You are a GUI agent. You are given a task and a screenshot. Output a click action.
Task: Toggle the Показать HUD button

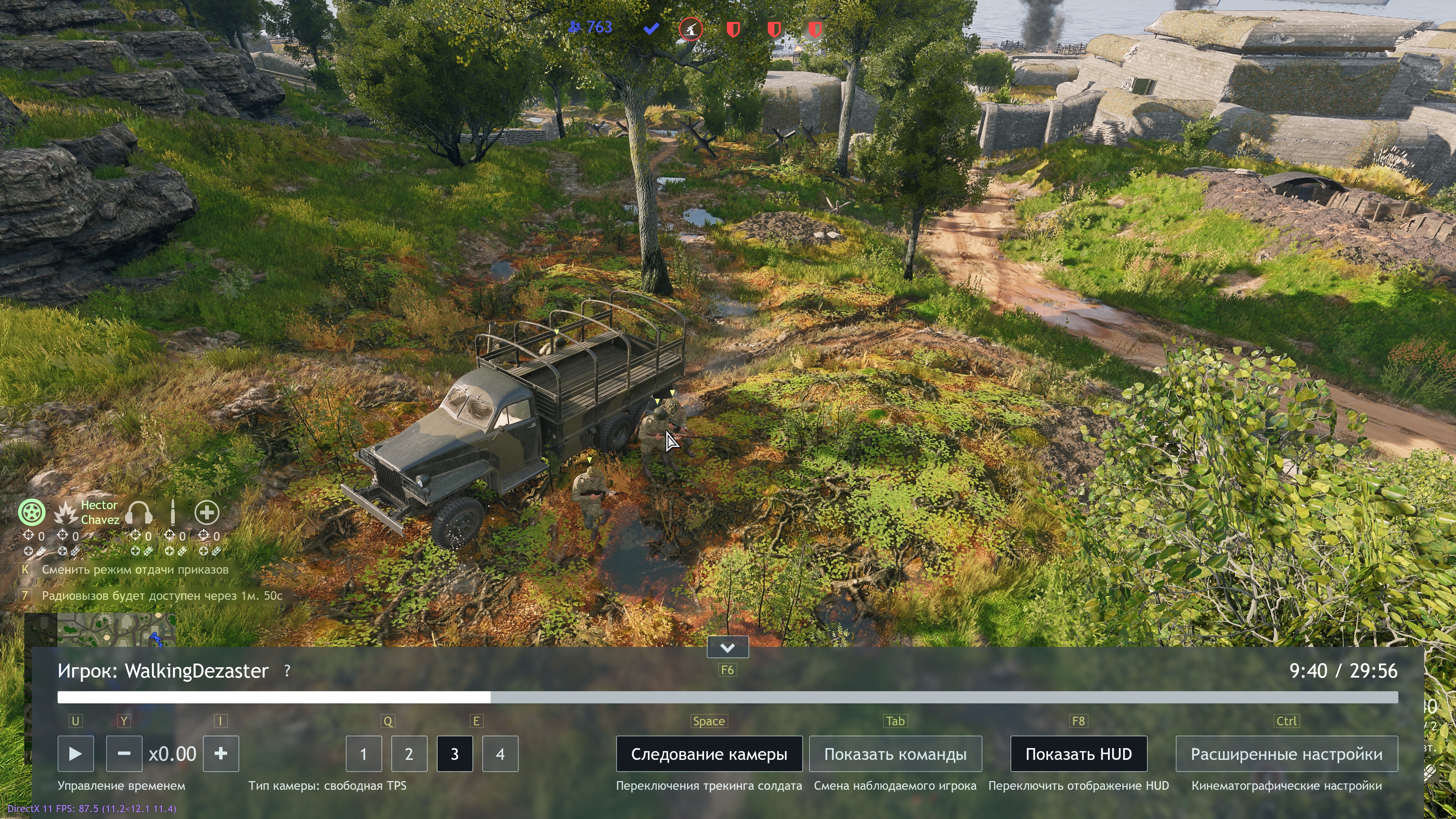point(1078,753)
